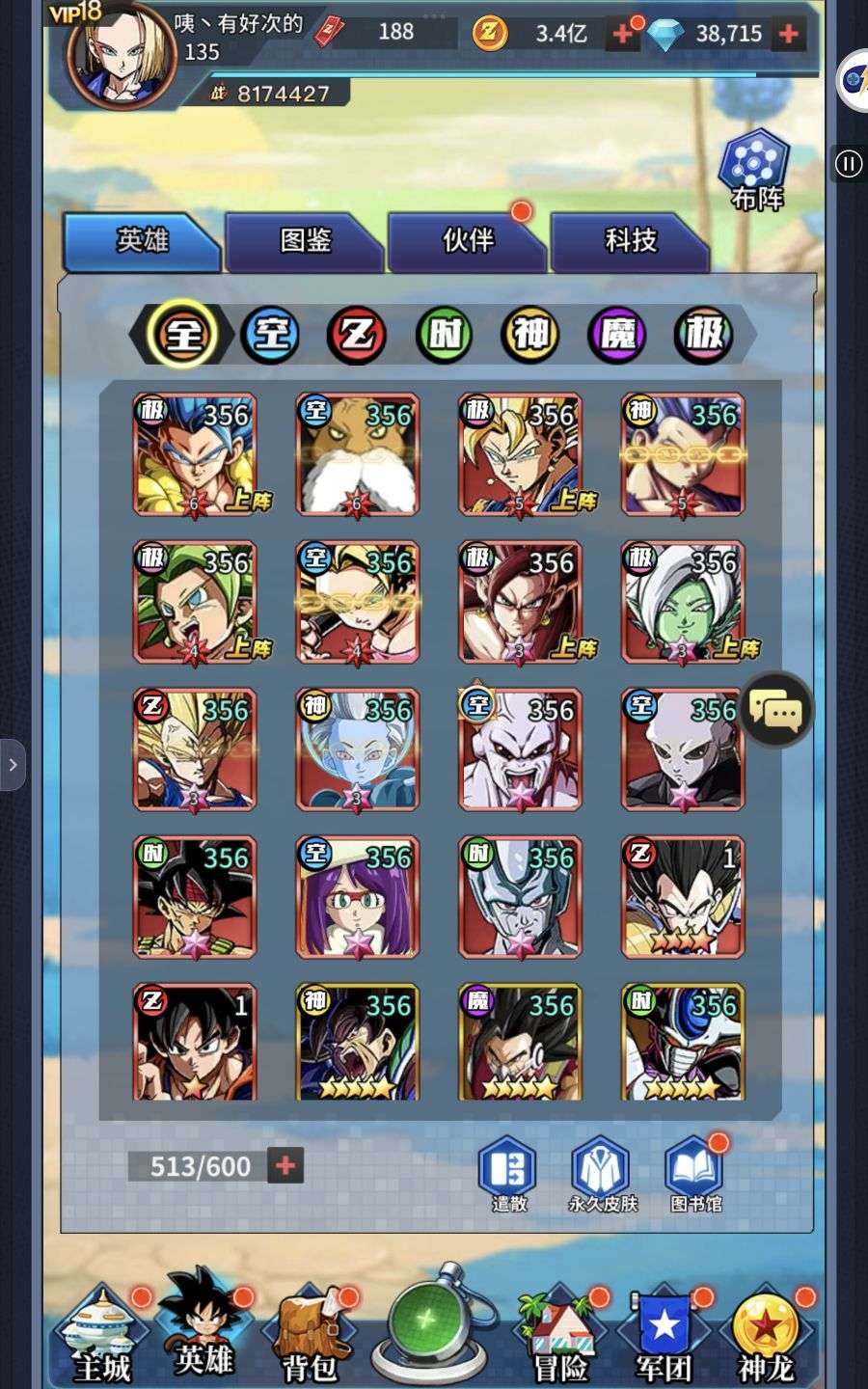Open the 遣散 dismiss heroes function
This screenshot has height=1389, width=868.
point(507,1173)
